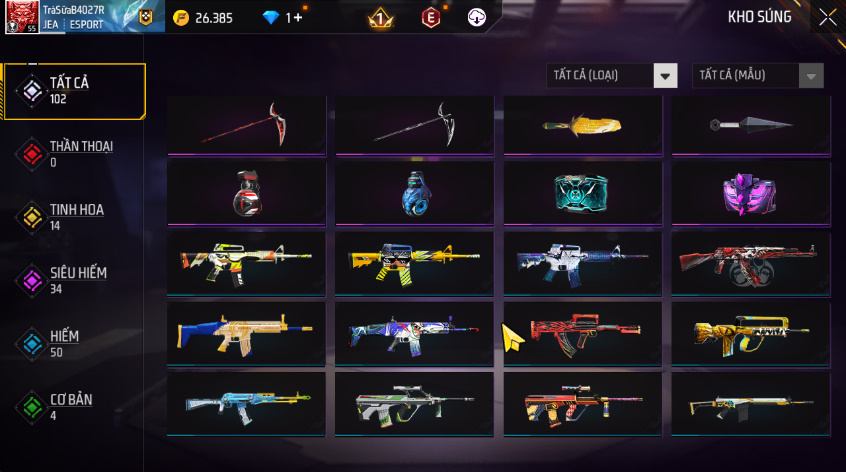
Task: Open the player profile avatar
Action: [21, 17]
